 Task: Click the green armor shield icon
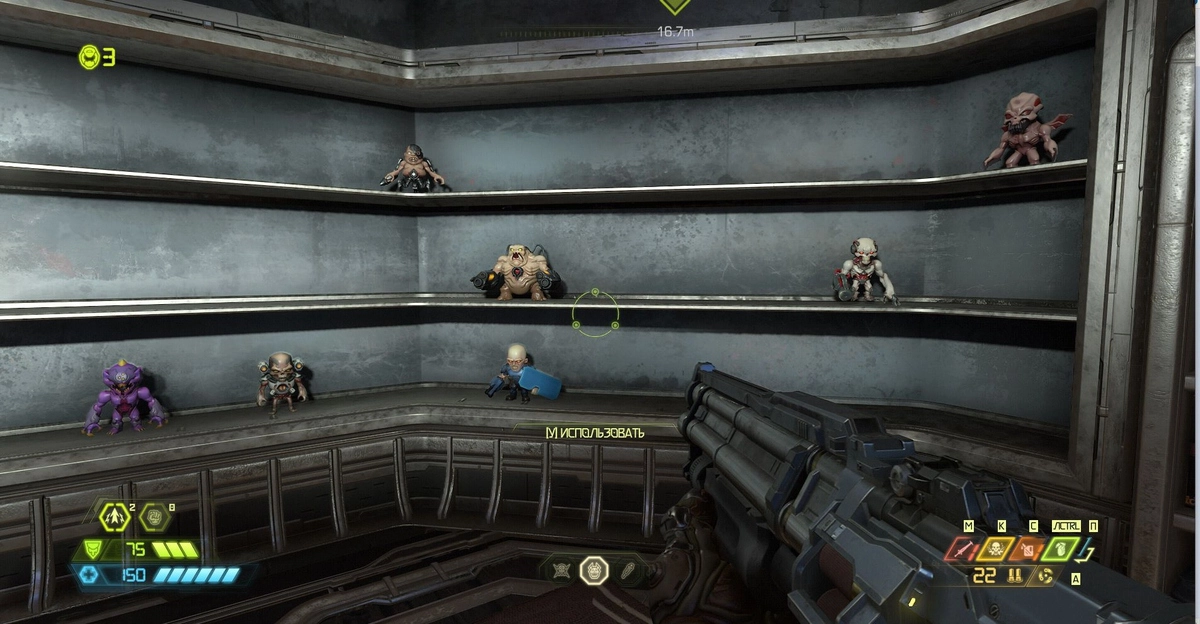click(x=90, y=549)
